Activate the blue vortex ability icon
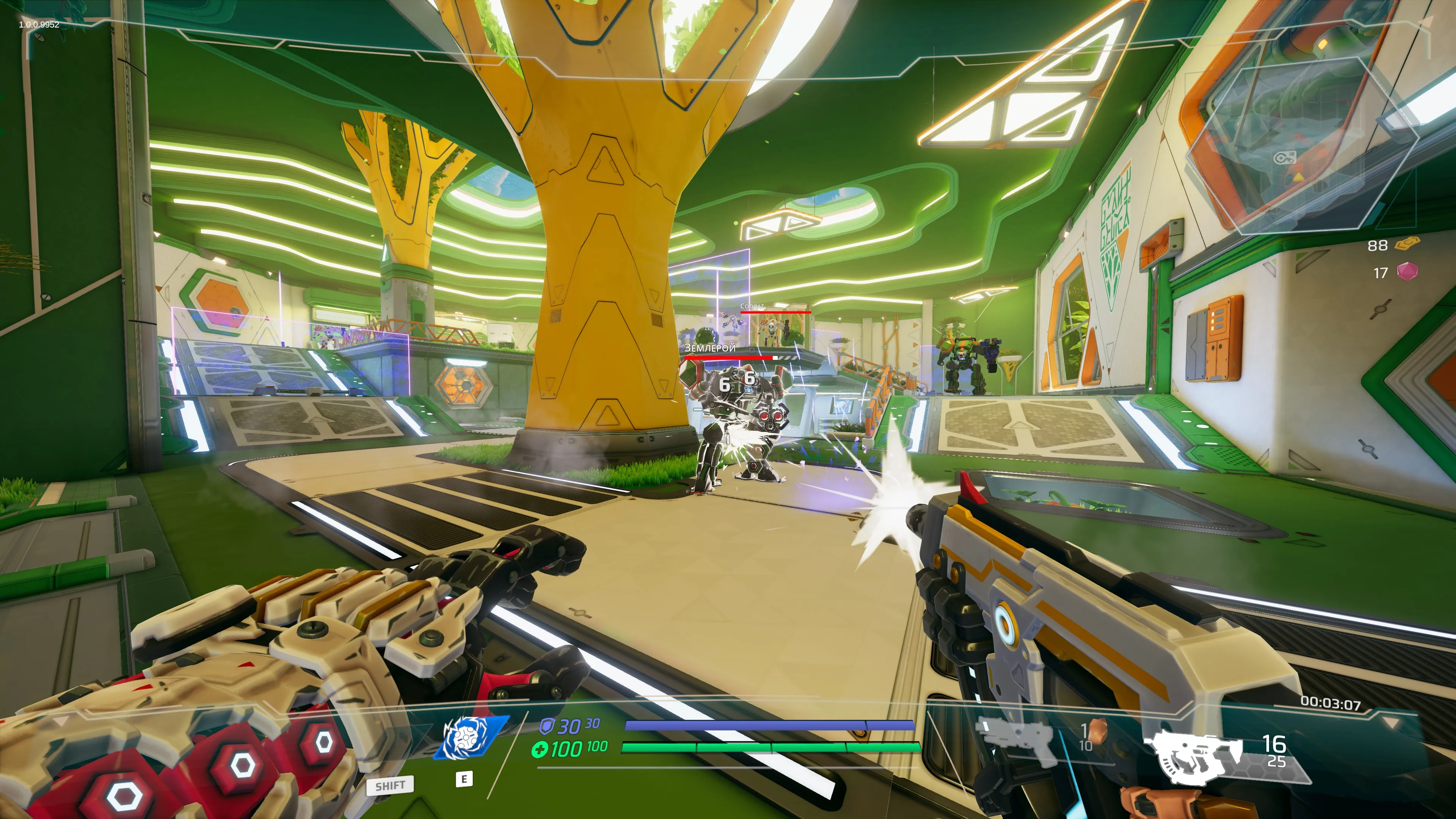Viewport: 1456px width, 819px height. [469, 737]
